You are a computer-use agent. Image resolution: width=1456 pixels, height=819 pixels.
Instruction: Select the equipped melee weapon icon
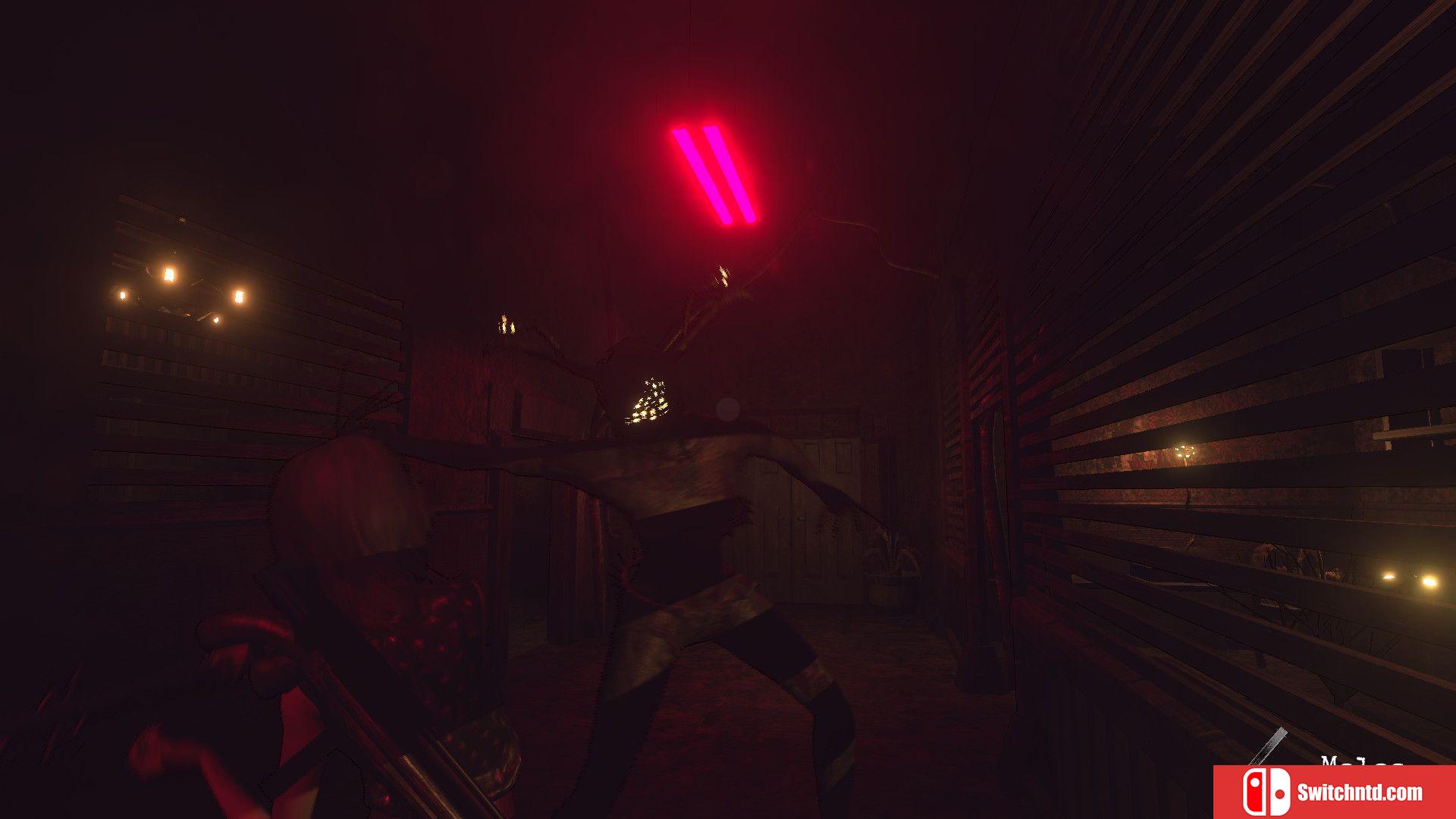tap(1269, 747)
